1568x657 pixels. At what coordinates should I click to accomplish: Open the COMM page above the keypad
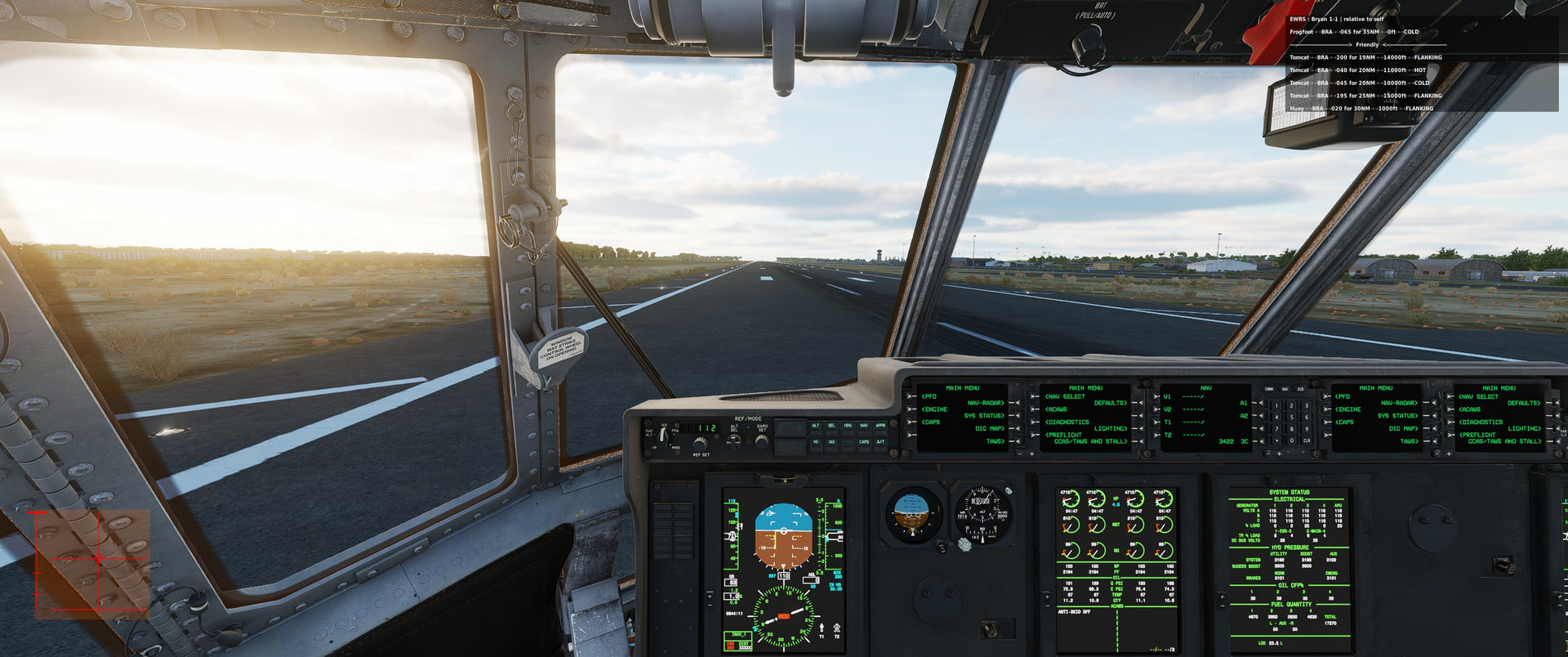click(1269, 389)
